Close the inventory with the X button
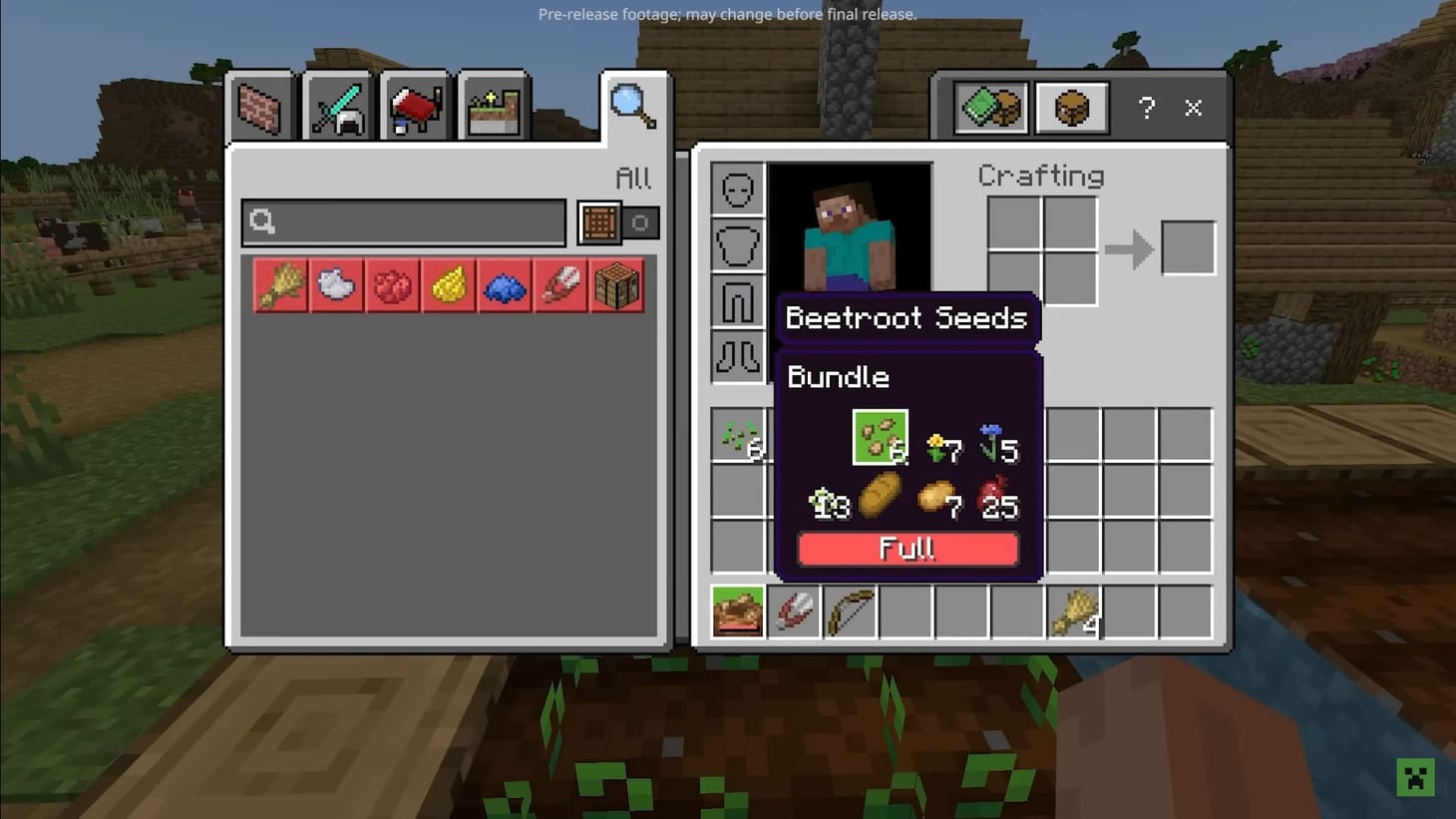This screenshot has width=1456, height=819. tap(1193, 108)
